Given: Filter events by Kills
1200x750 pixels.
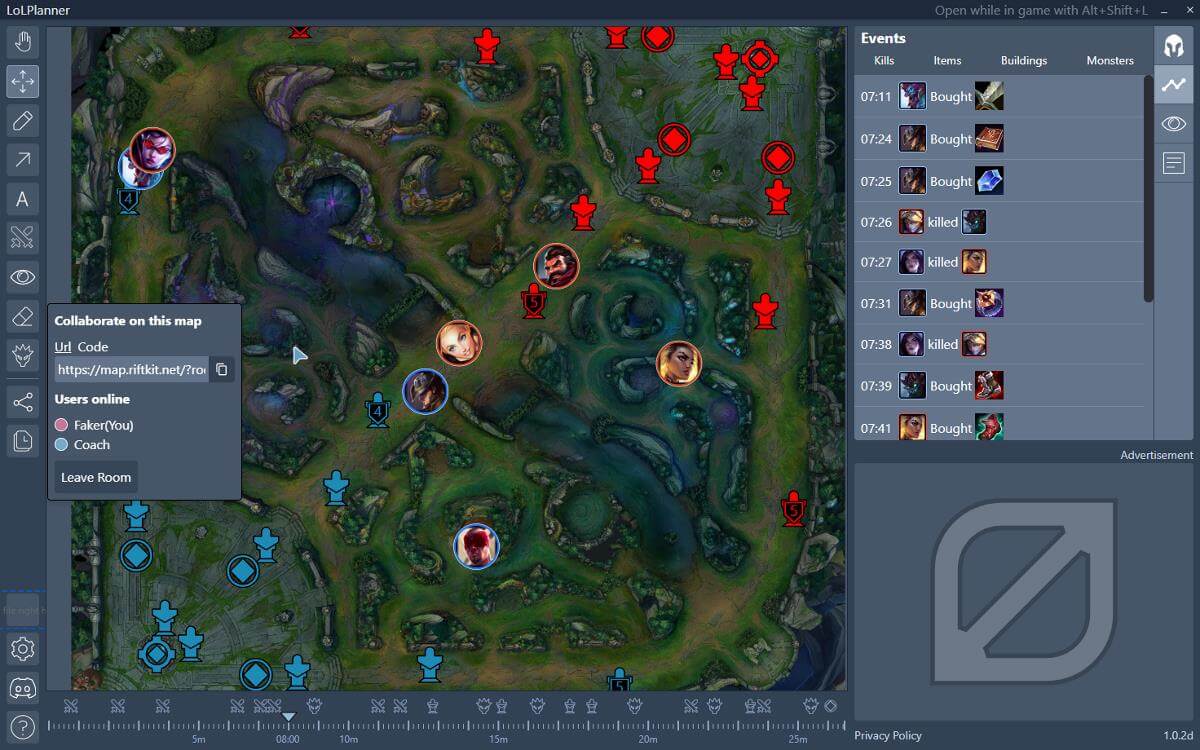Looking at the screenshot, I should [x=884, y=61].
